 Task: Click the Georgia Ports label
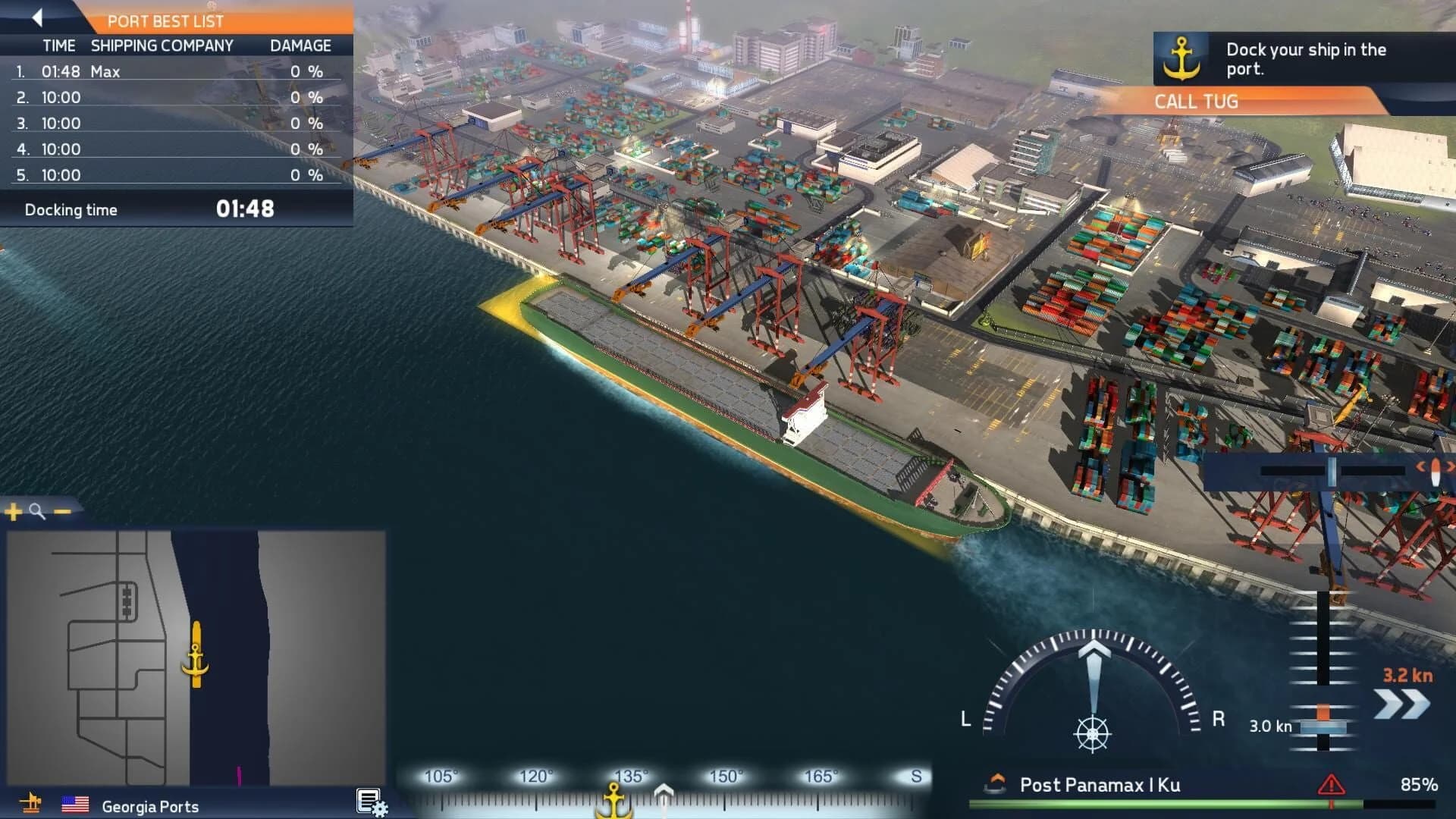pyautogui.click(x=150, y=807)
